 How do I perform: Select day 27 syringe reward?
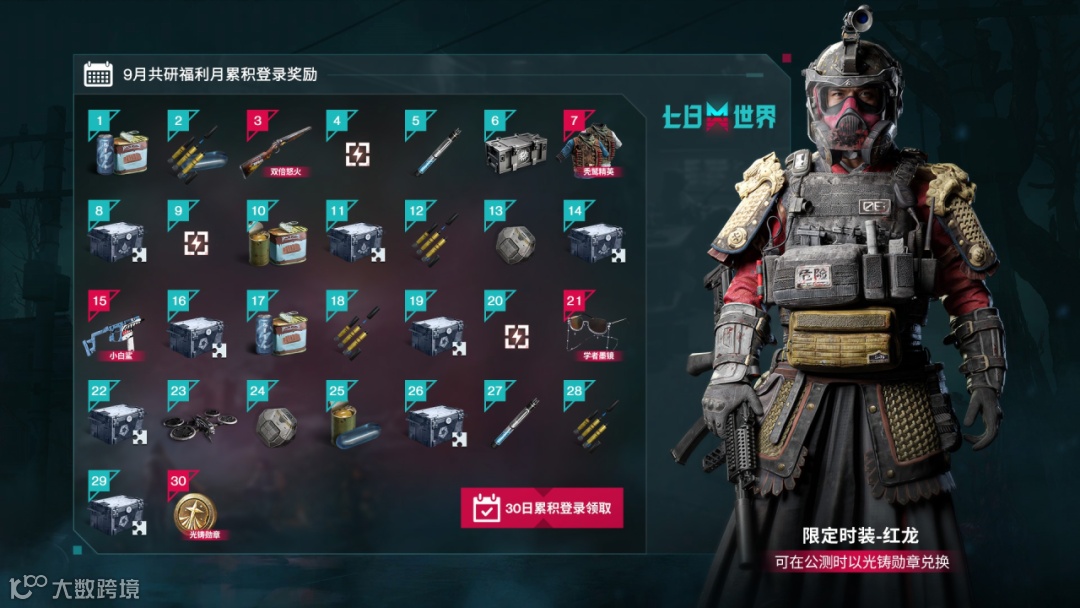516,424
